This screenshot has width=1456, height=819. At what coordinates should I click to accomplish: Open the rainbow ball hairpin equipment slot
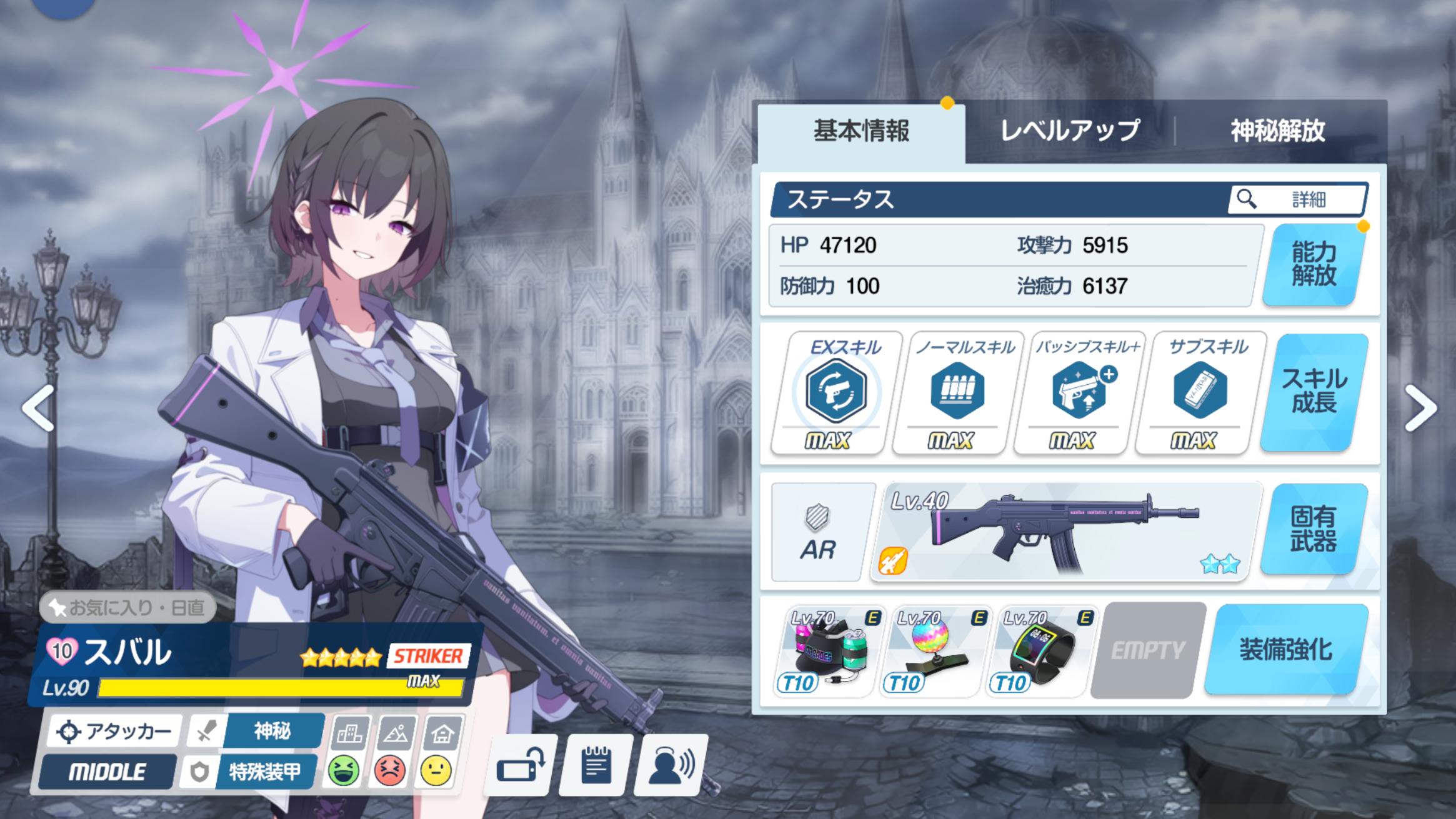933,651
